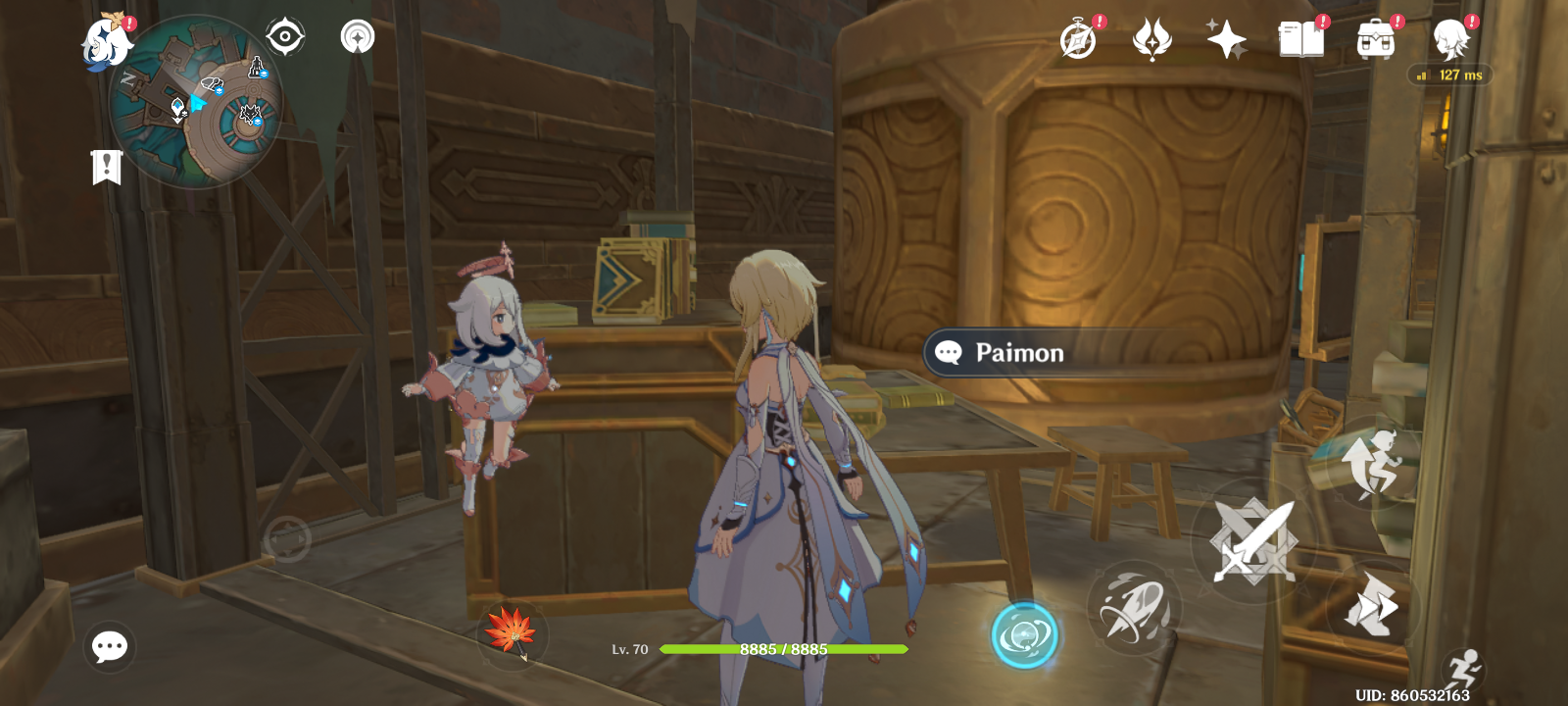
Task: Activate the elemental burst swirl icon
Action: coord(1025,632)
